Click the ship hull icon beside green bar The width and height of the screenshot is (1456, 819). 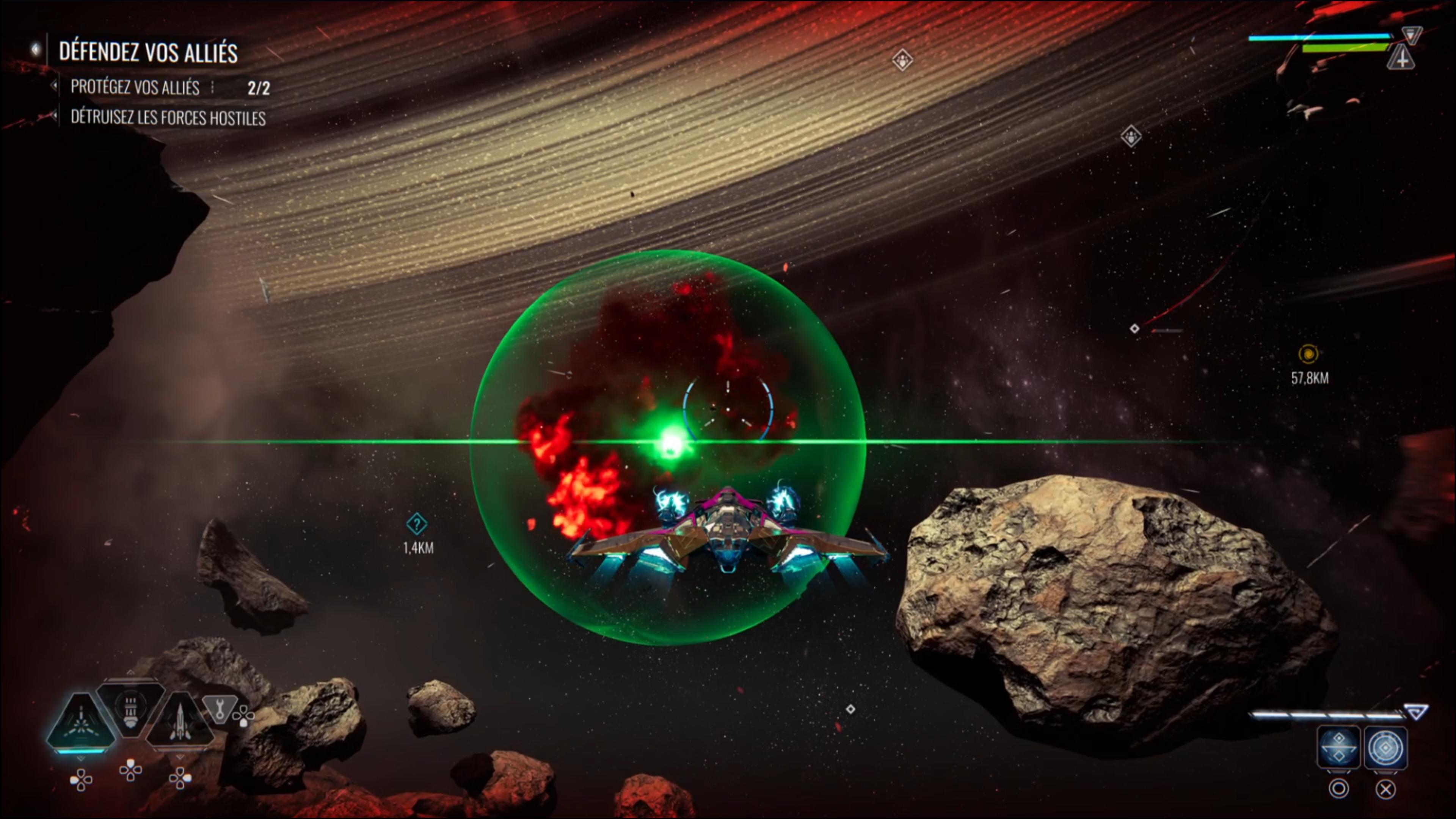(x=1401, y=58)
